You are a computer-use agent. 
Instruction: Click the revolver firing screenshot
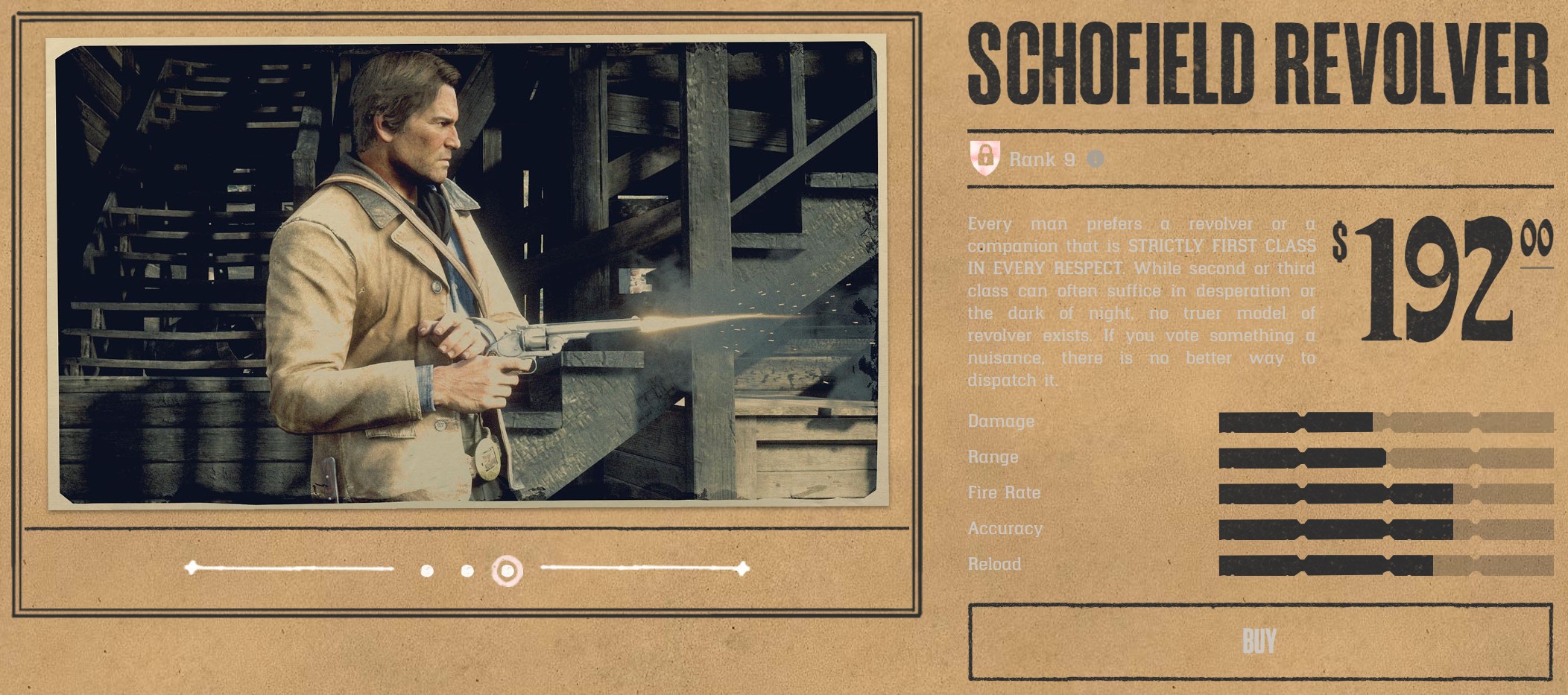tap(467, 274)
